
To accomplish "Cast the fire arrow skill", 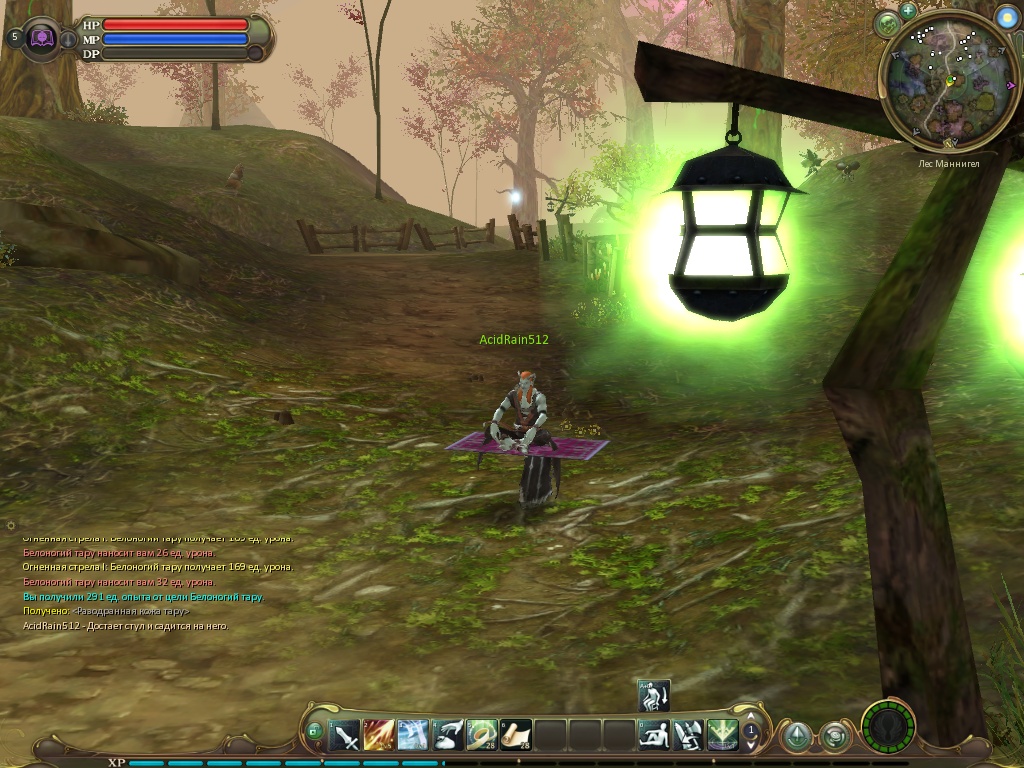I will 378,737.
